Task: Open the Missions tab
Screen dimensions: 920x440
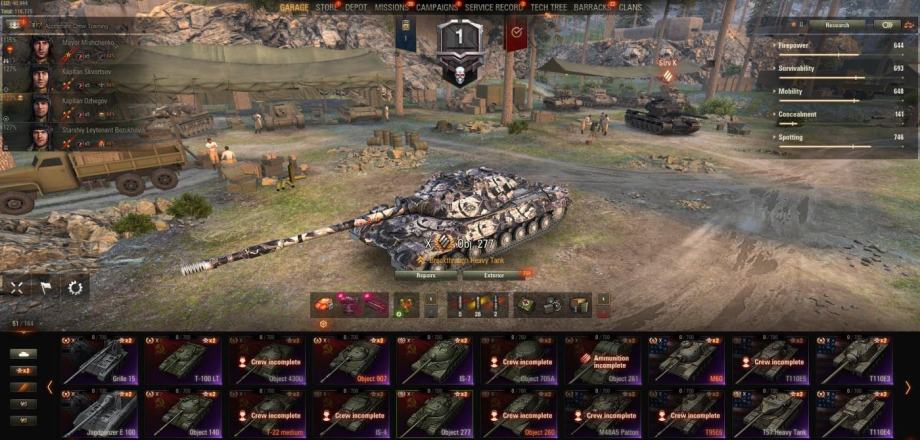Action: pyautogui.click(x=391, y=7)
